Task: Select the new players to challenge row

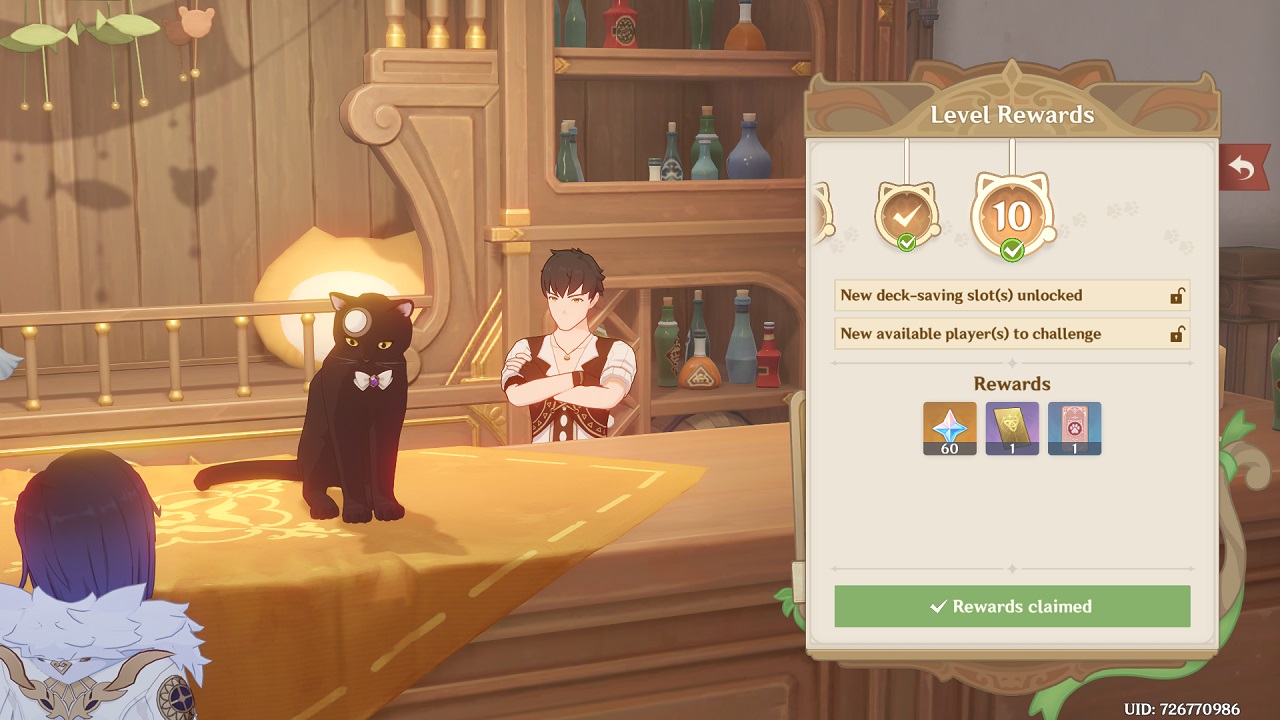Action: coord(1012,334)
